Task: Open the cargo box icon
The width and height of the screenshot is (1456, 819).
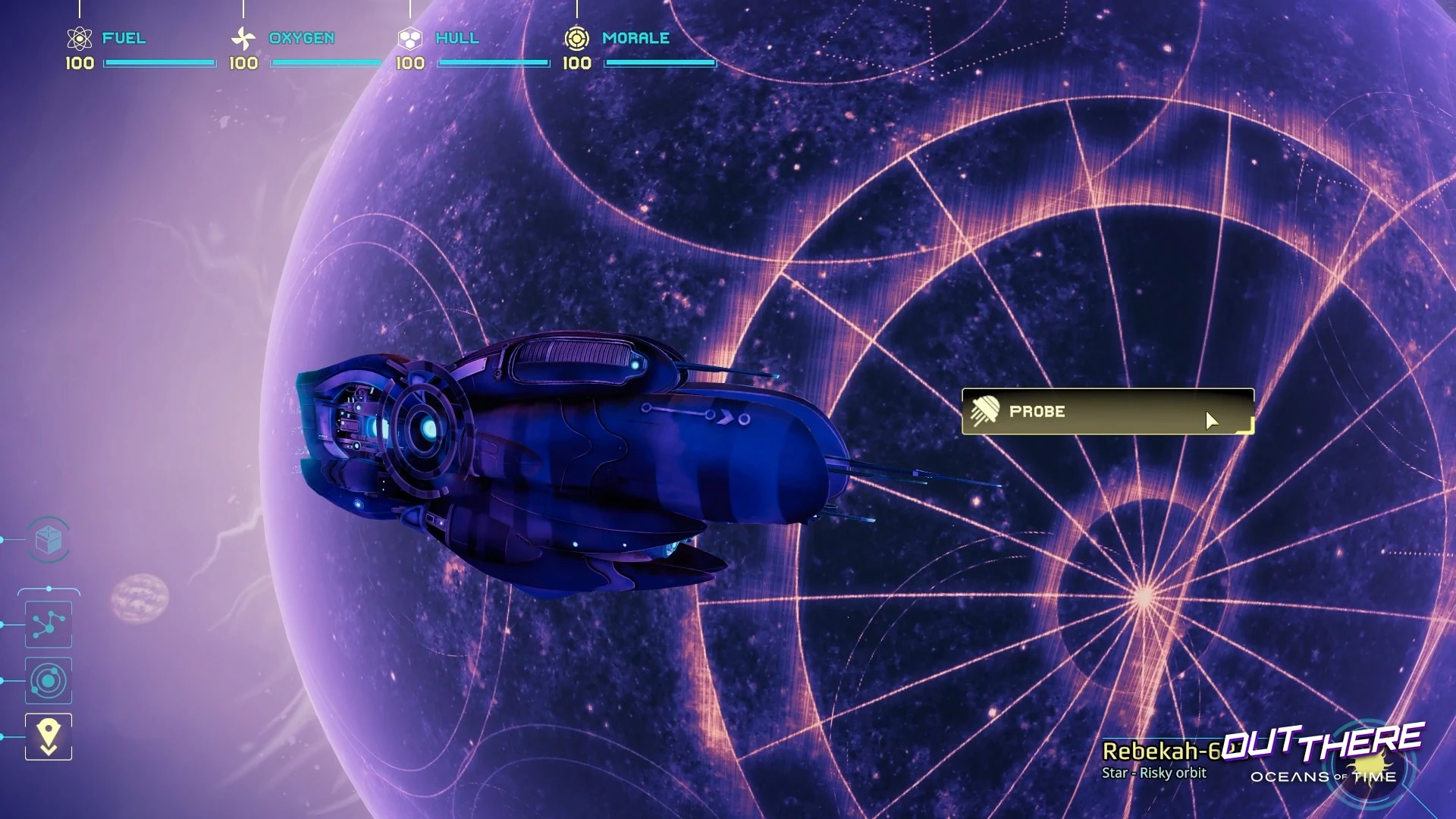Action: (x=49, y=540)
